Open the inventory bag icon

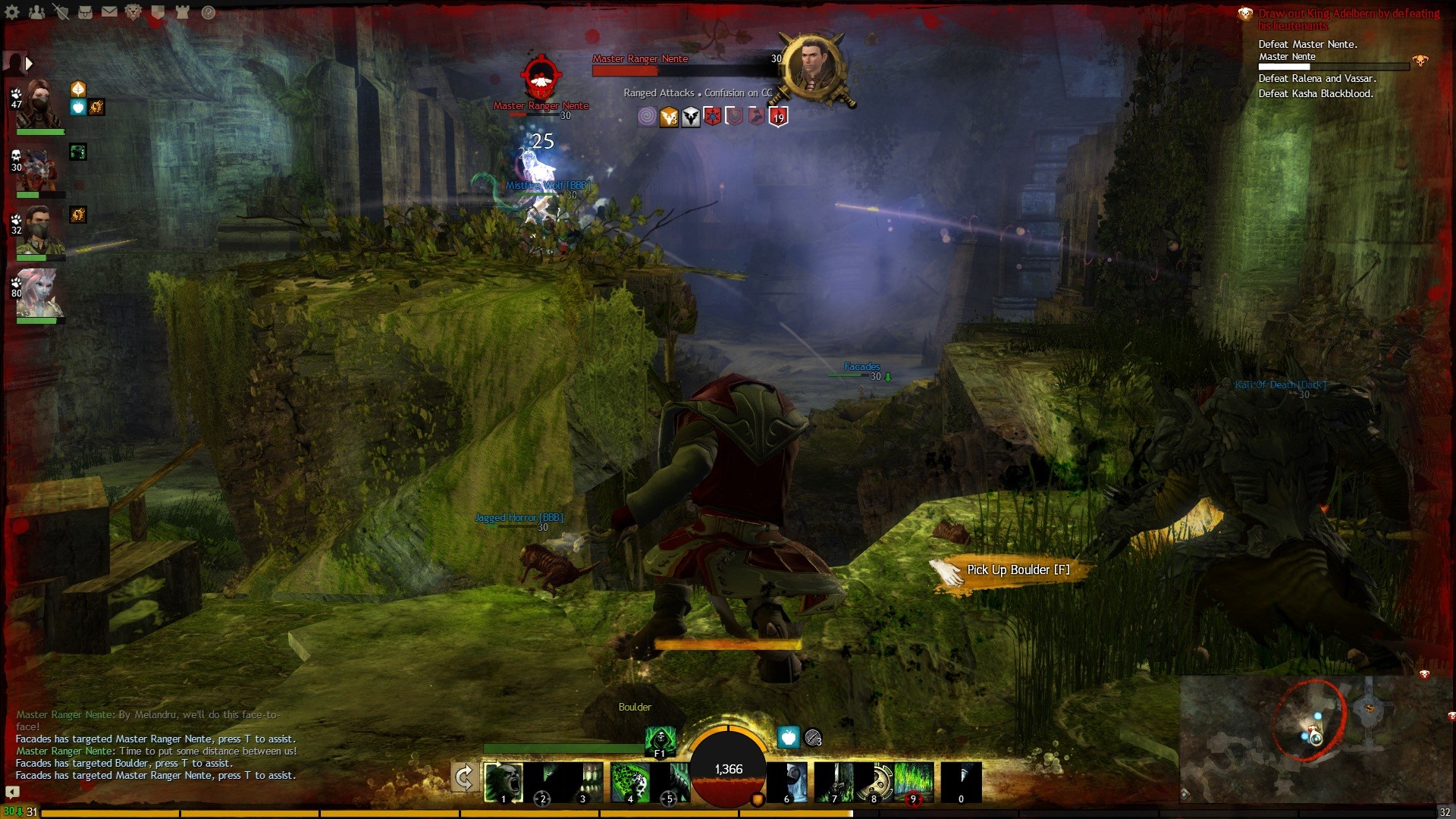(x=85, y=12)
